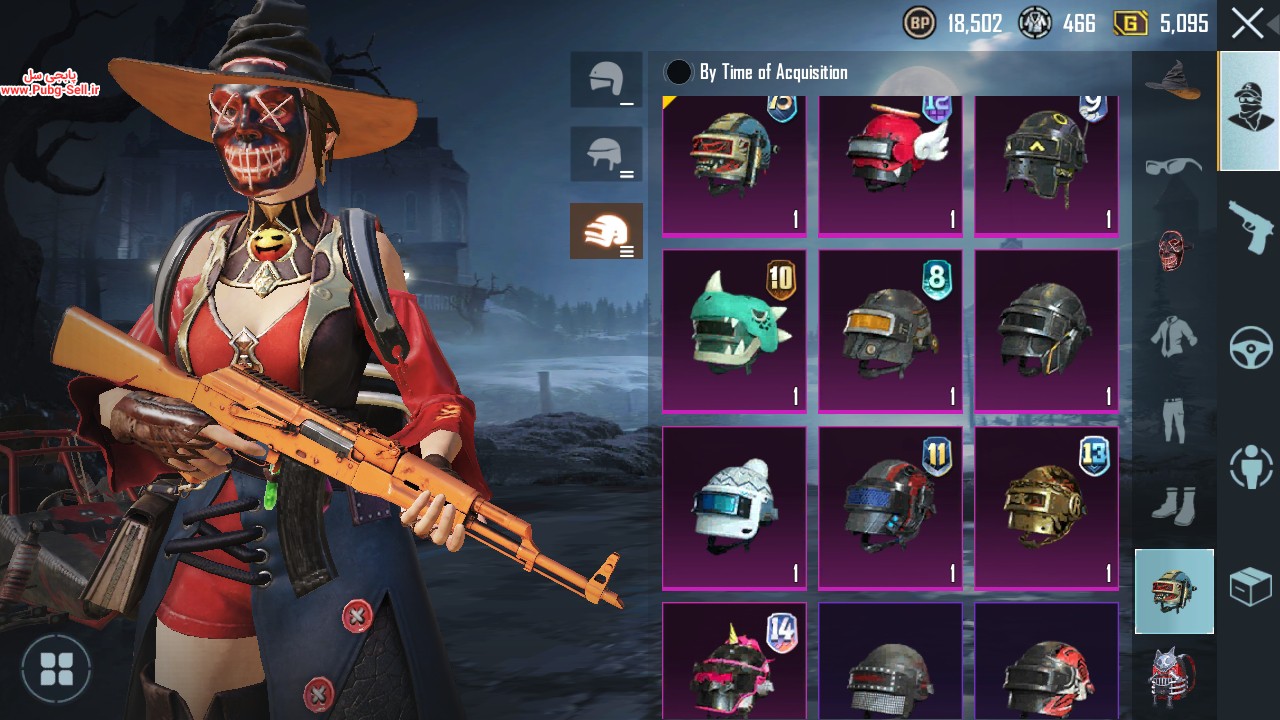Toggle the By Time of Acquisition sort
This screenshot has width=1280, height=720.
coord(679,72)
